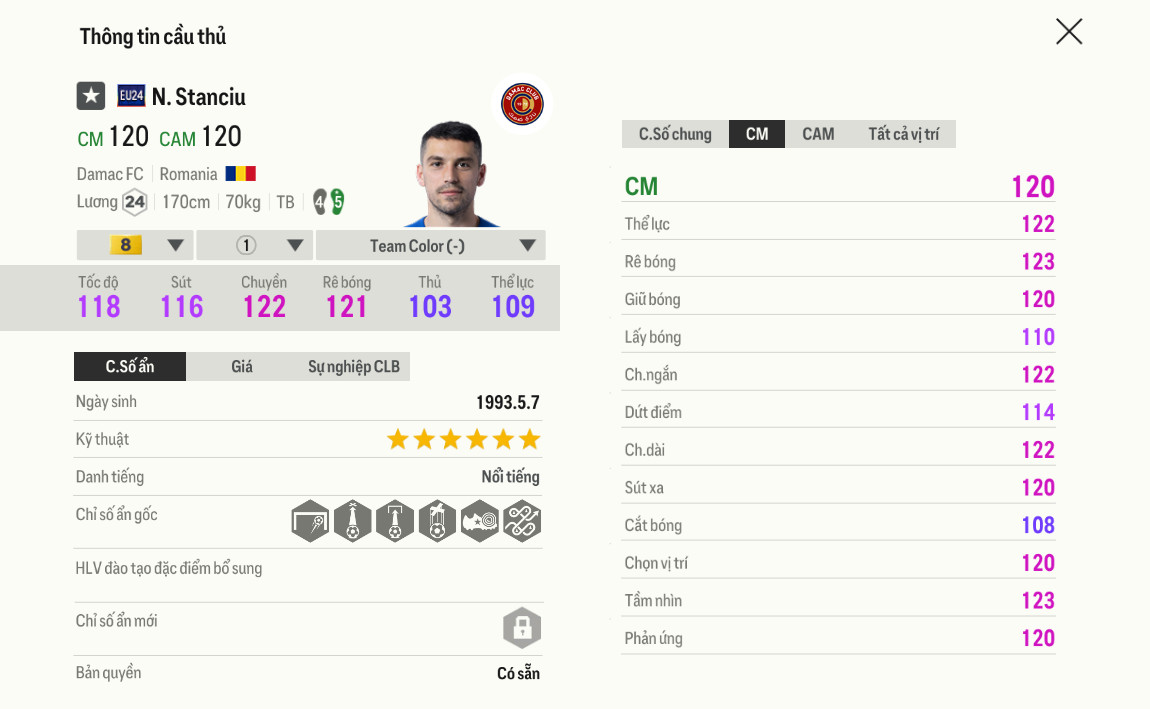Expand the Team Color dropdown
Screen dimensions: 1150x709
(430, 245)
